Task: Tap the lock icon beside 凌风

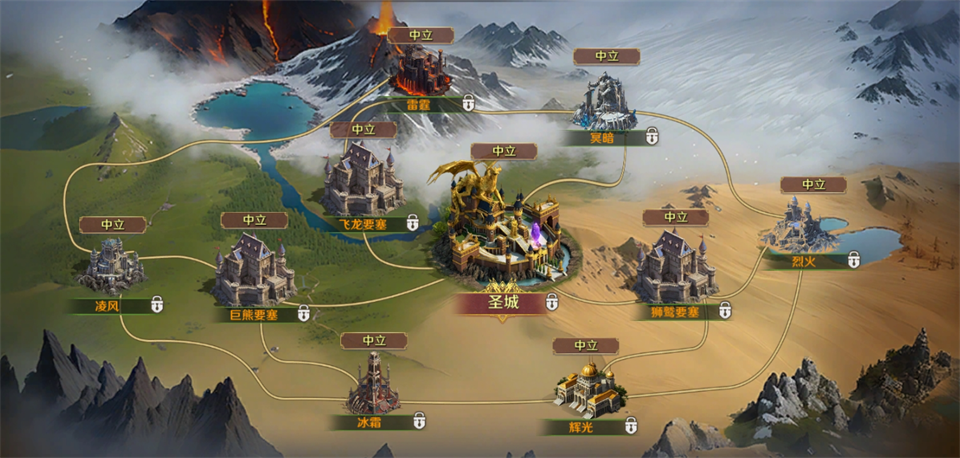Action: 157,304
